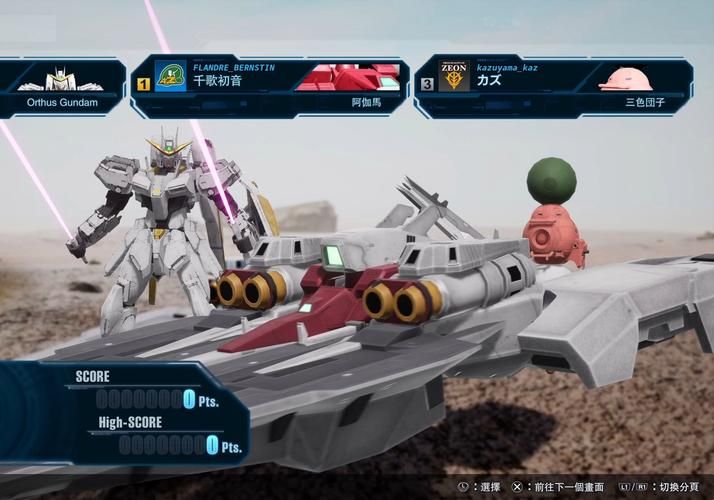Open kazuyama_kaz's player card
Screen dimensions: 714x500
click(553, 87)
